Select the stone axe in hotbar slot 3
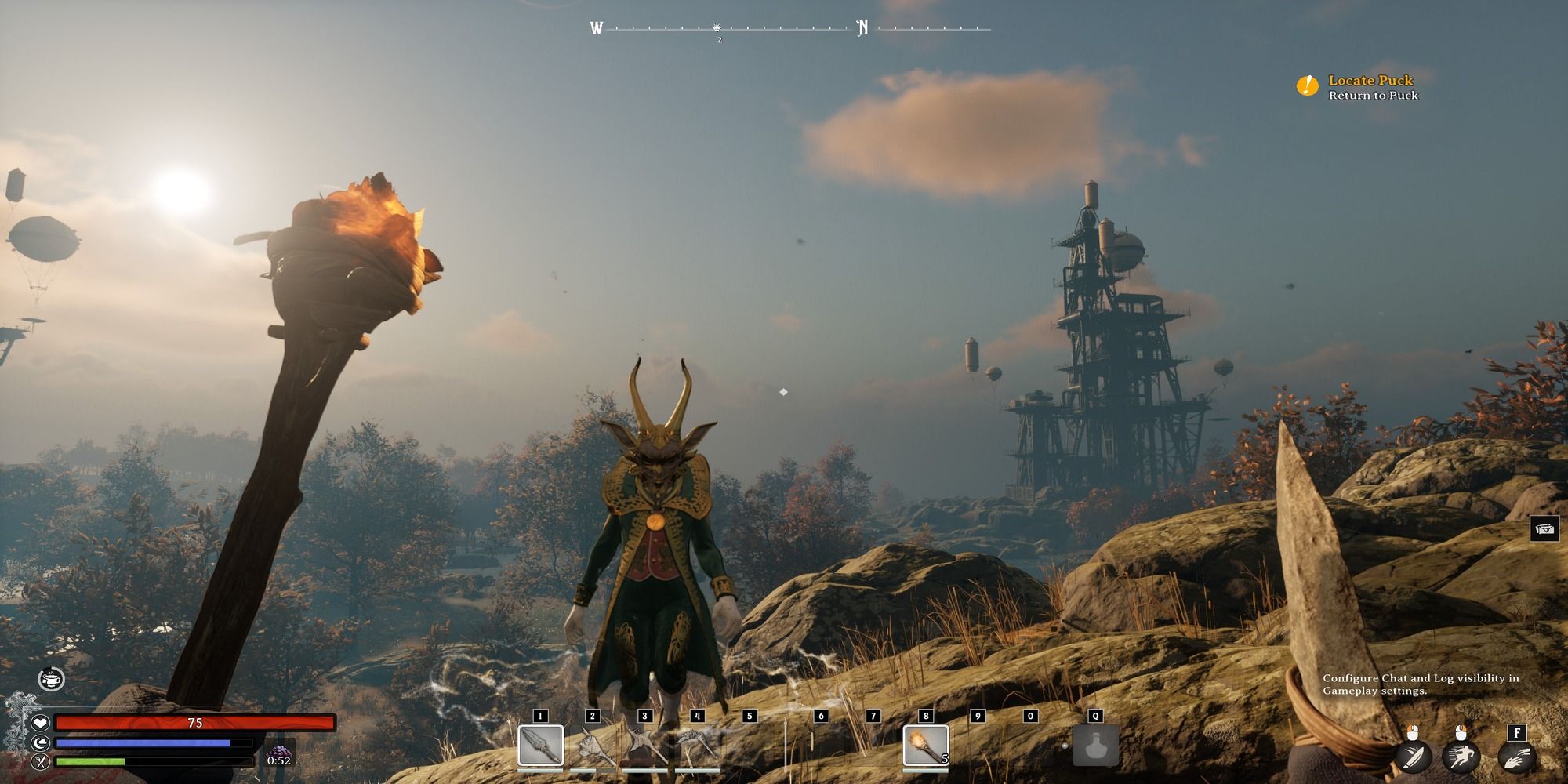 (x=644, y=746)
